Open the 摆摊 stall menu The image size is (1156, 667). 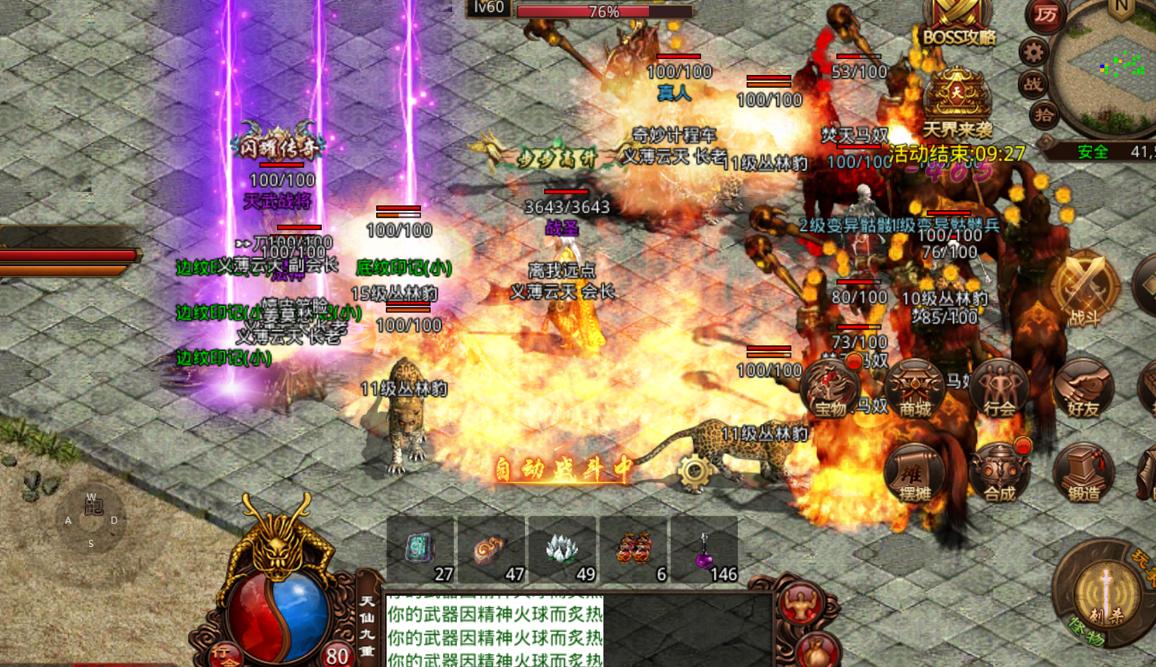[915, 470]
